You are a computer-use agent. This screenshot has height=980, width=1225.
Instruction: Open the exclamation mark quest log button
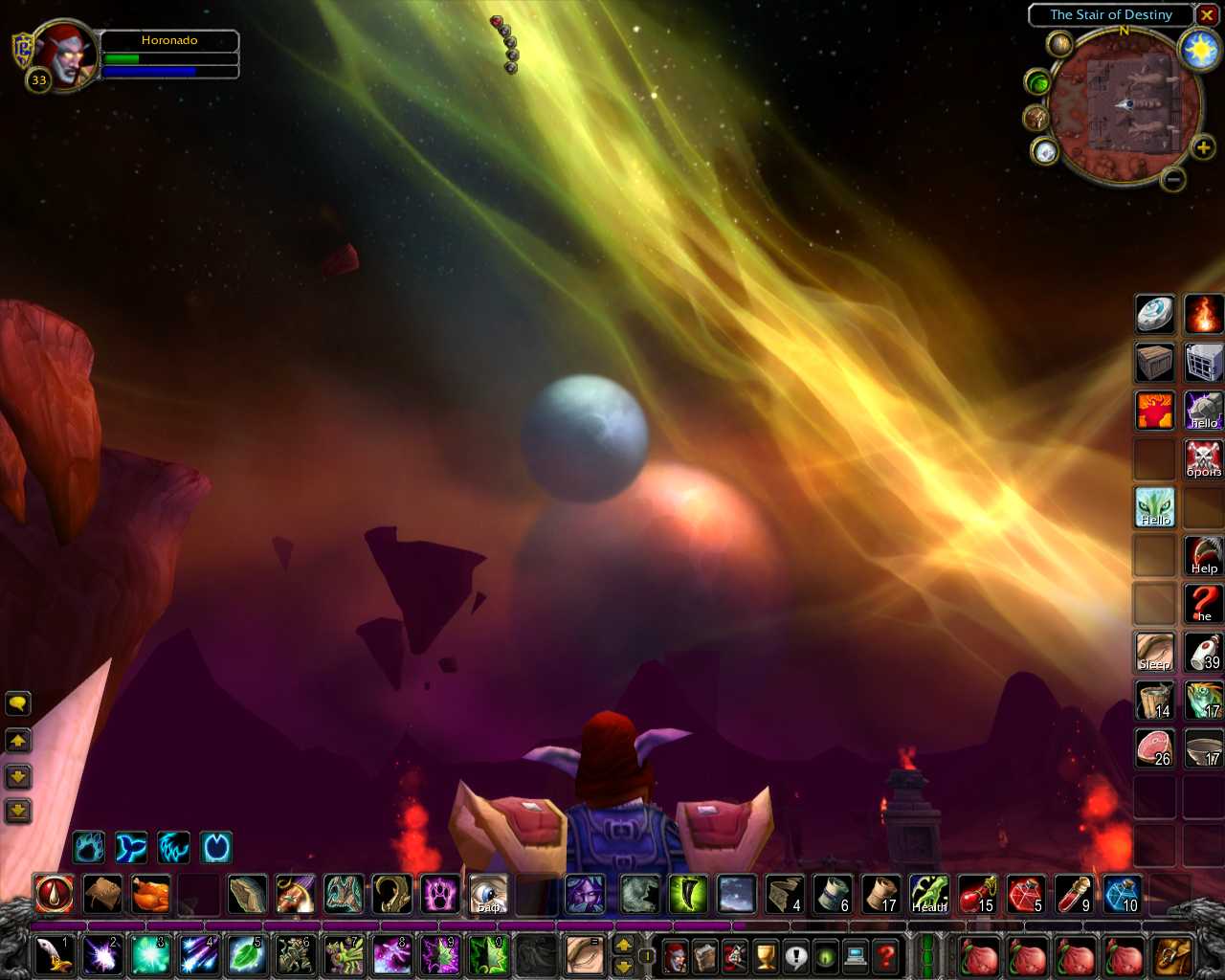tap(796, 956)
